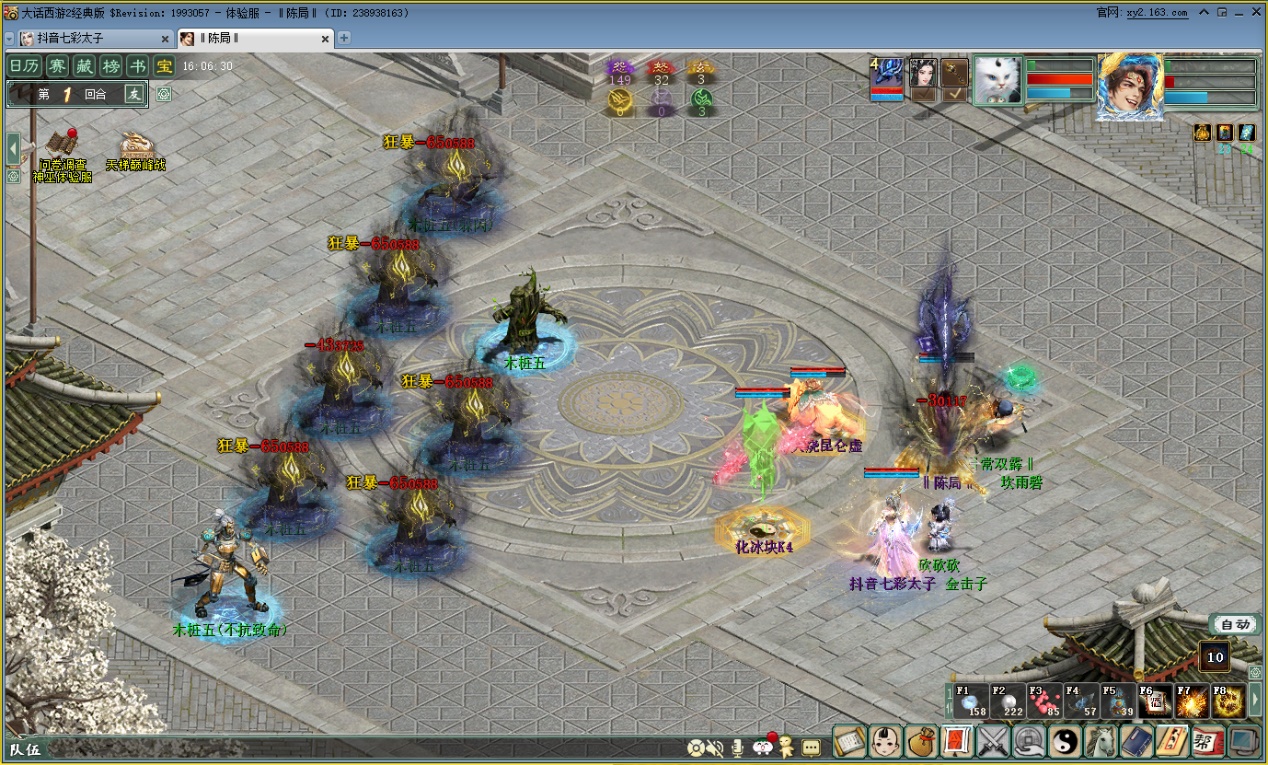The height and width of the screenshot is (765, 1268).
Task: Click the 宝 treasure button
Action: (163, 66)
